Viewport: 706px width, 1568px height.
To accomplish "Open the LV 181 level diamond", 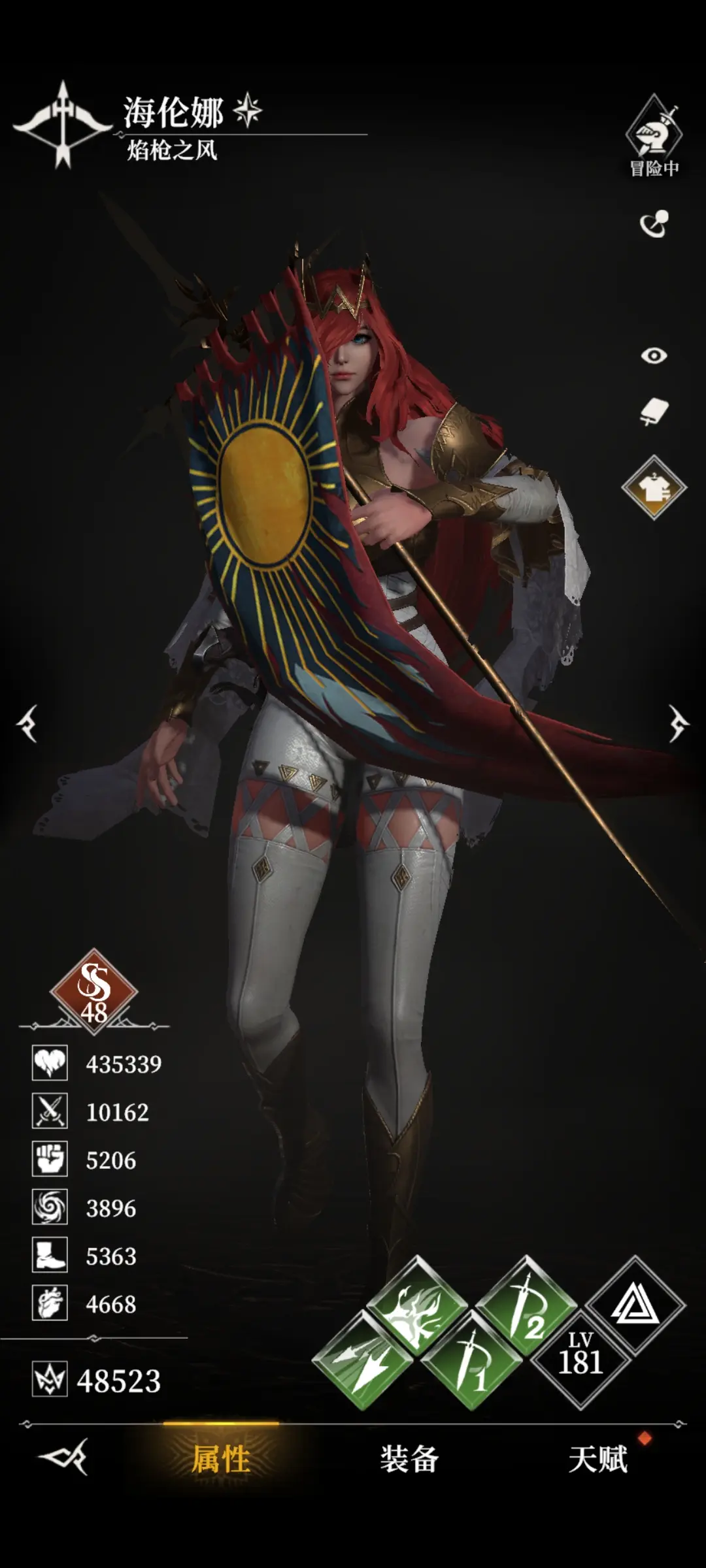I will [580, 1360].
